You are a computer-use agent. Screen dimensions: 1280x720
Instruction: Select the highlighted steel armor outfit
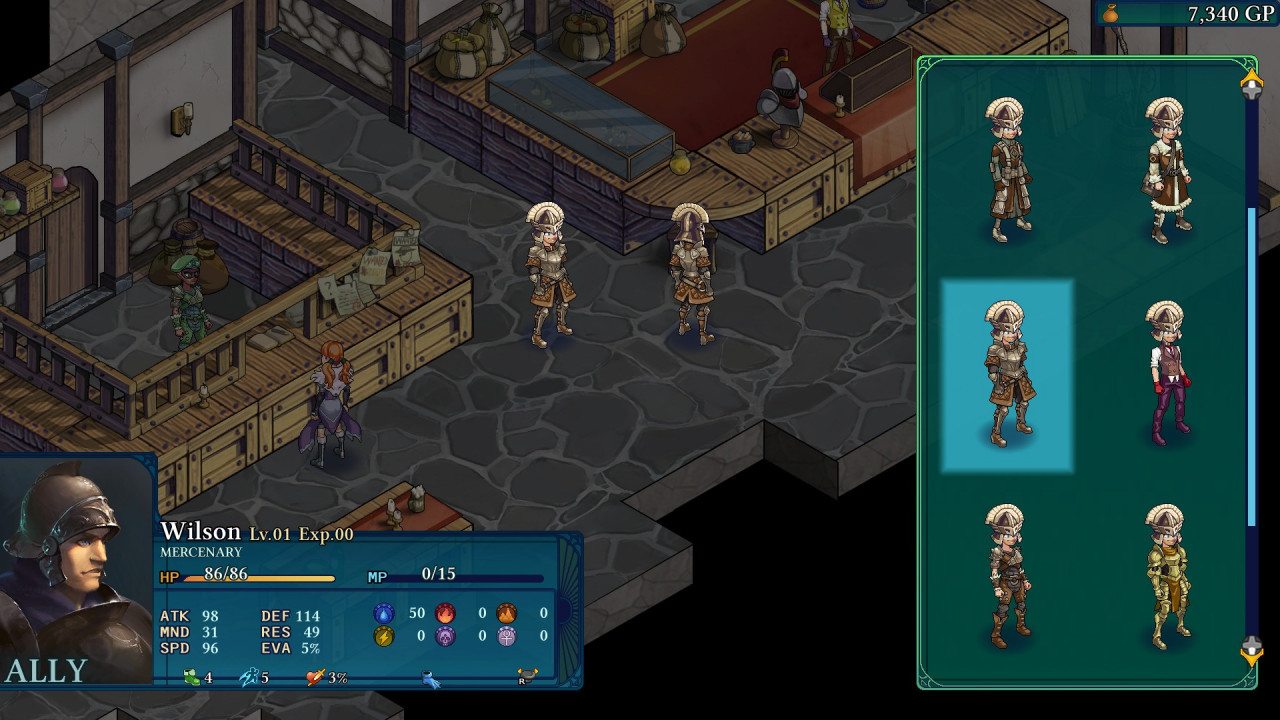[1006, 375]
